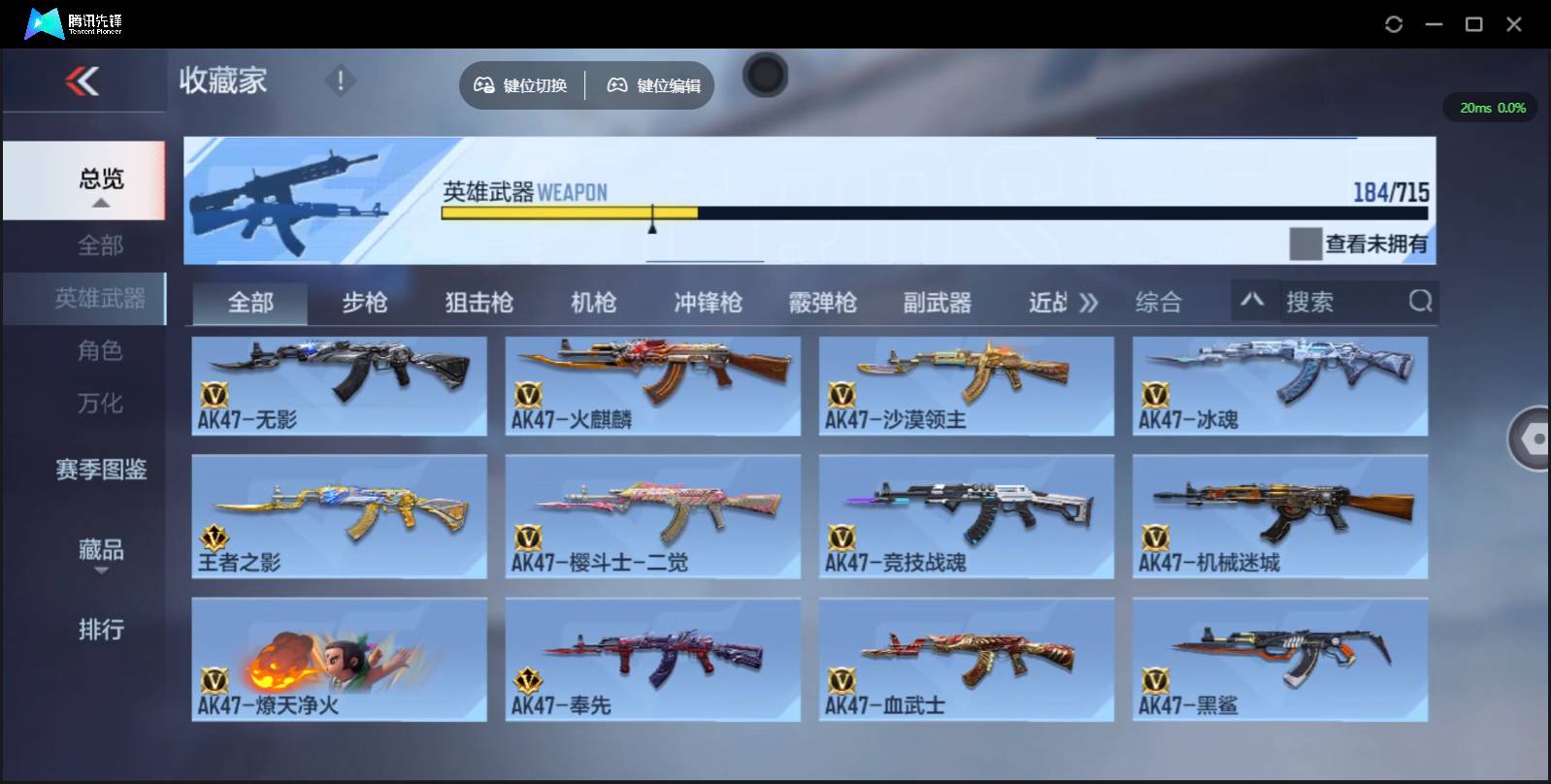The image size is (1551, 784).
Task: Expand 藏品 using its down arrow
Action: 100,571
